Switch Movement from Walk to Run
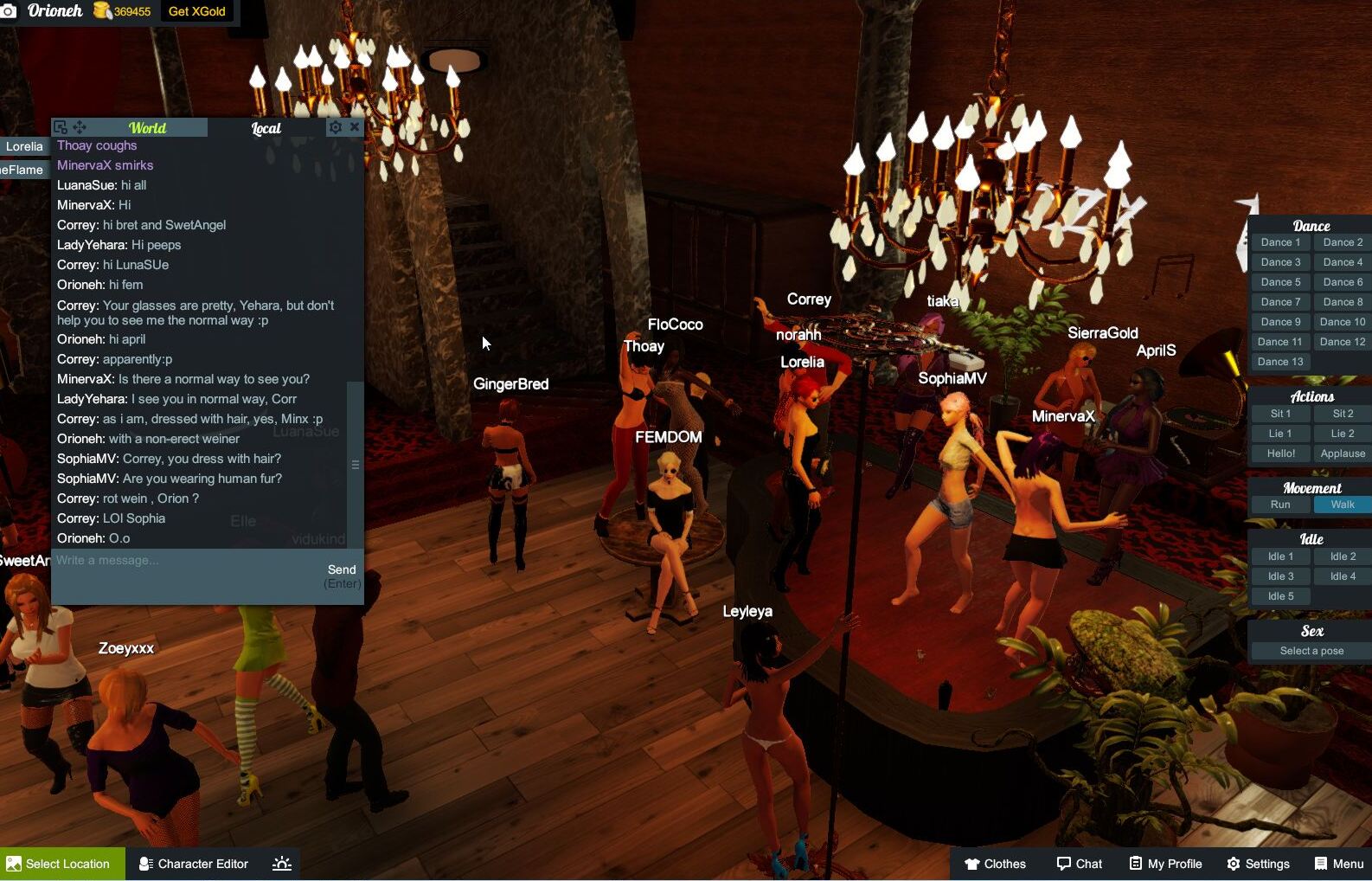Screen dimensions: 1372x881 [x=1280, y=504]
